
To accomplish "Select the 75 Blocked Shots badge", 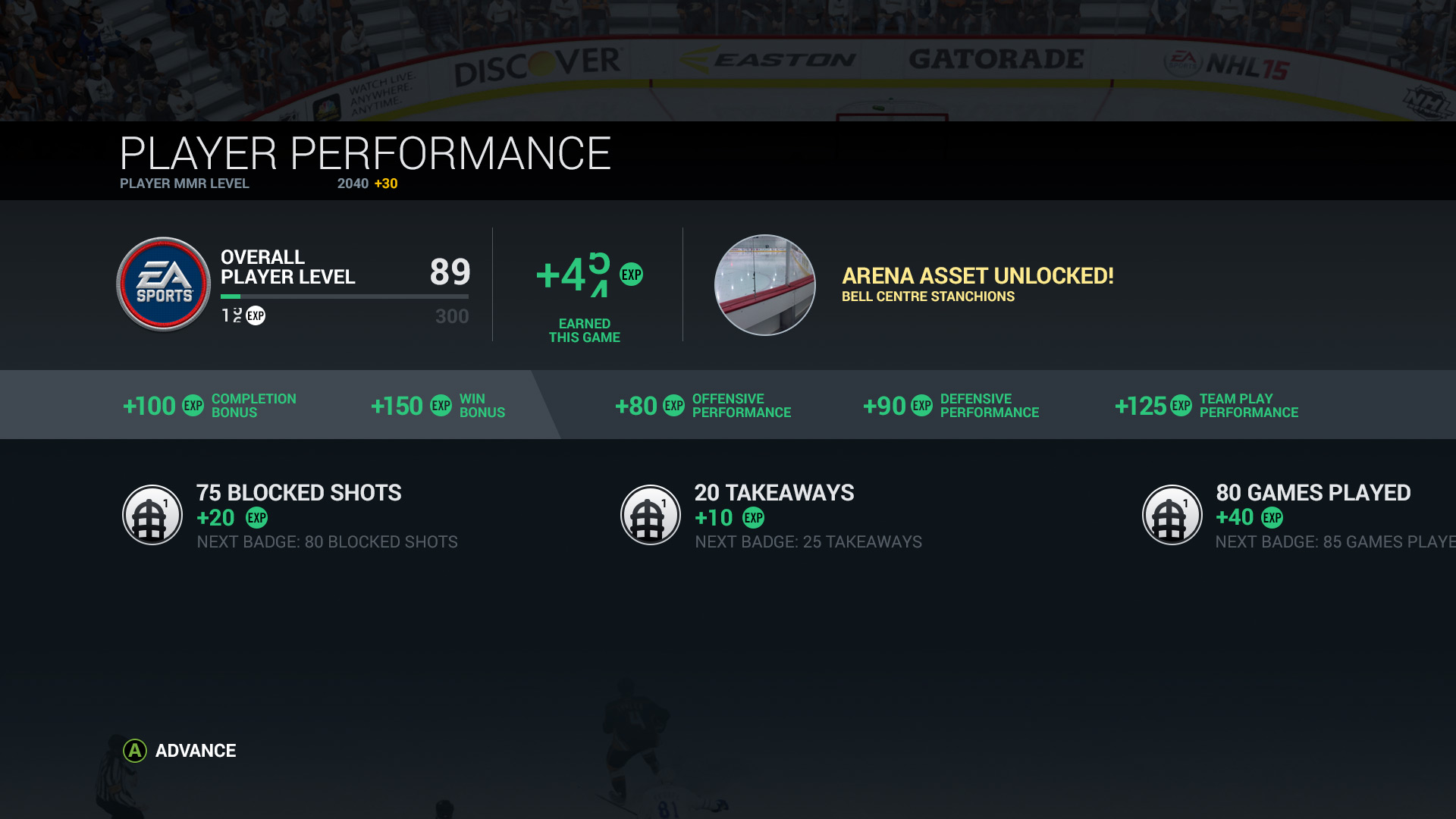I will [152, 515].
